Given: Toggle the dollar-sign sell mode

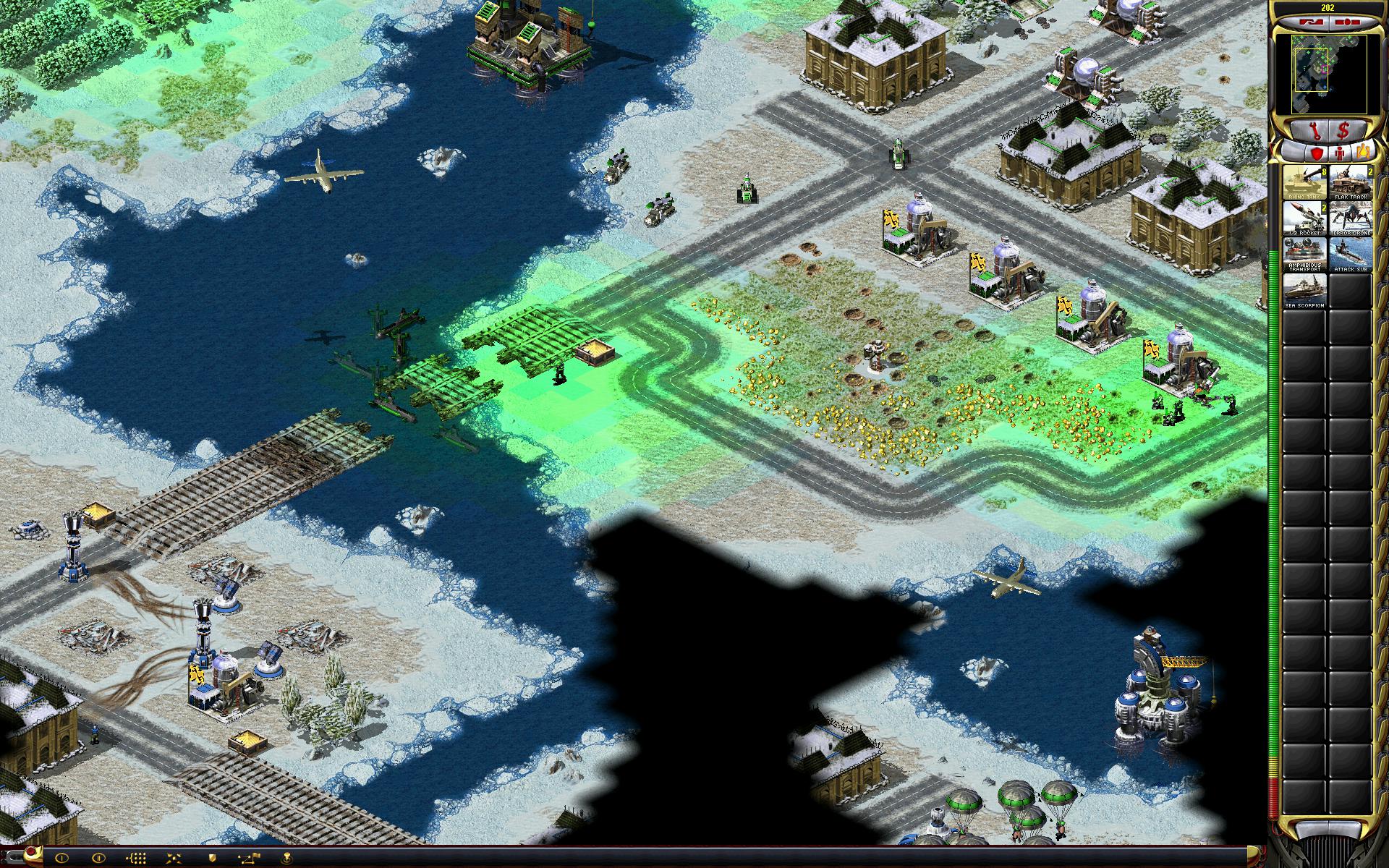Looking at the screenshot, I should click(x=1344, y=131).
